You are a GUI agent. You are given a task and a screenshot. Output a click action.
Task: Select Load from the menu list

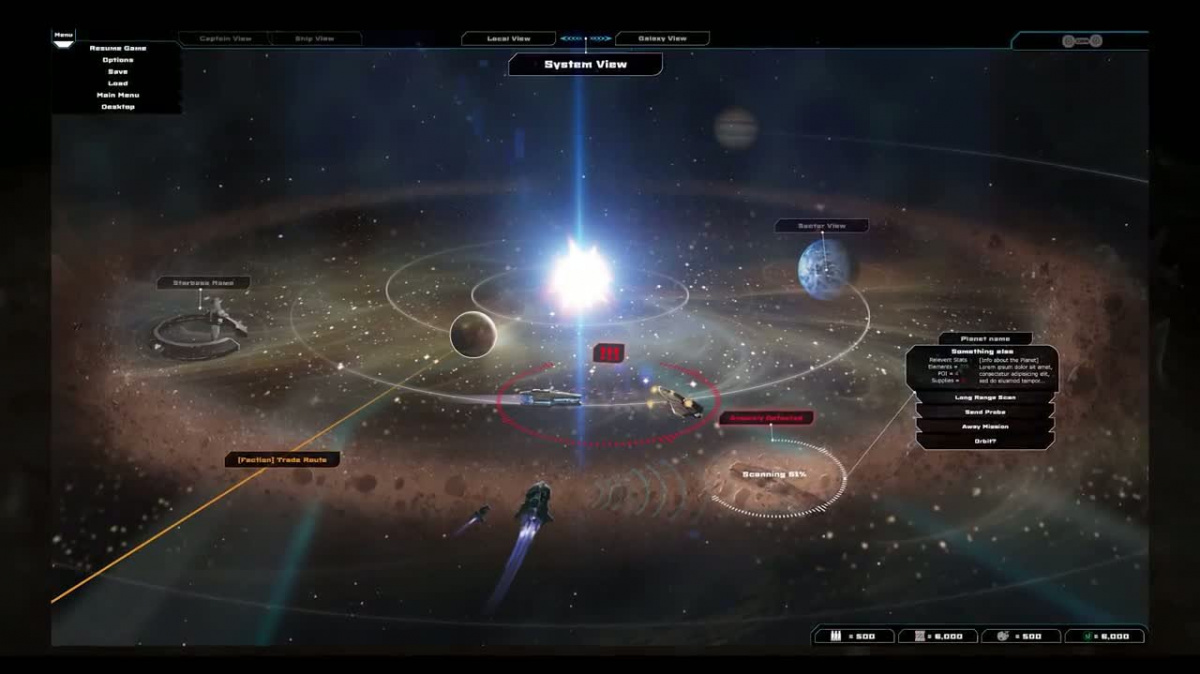click(117, 83)
